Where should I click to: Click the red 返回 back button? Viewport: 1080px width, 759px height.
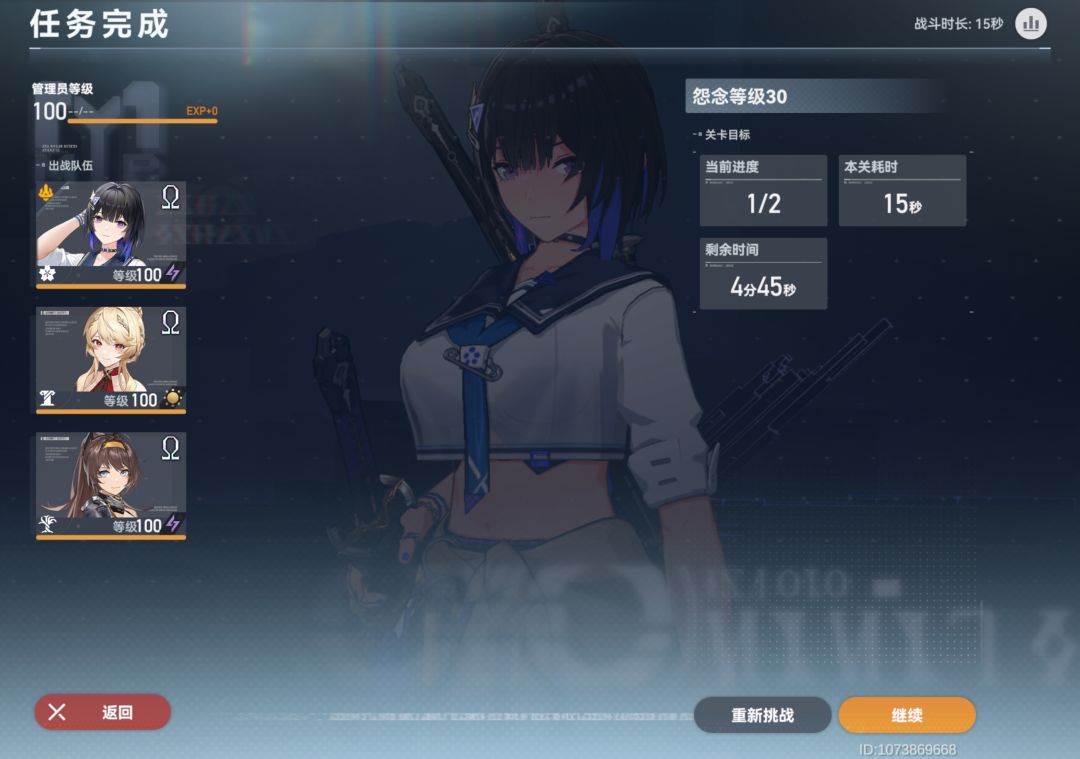(x=102, y=712)
